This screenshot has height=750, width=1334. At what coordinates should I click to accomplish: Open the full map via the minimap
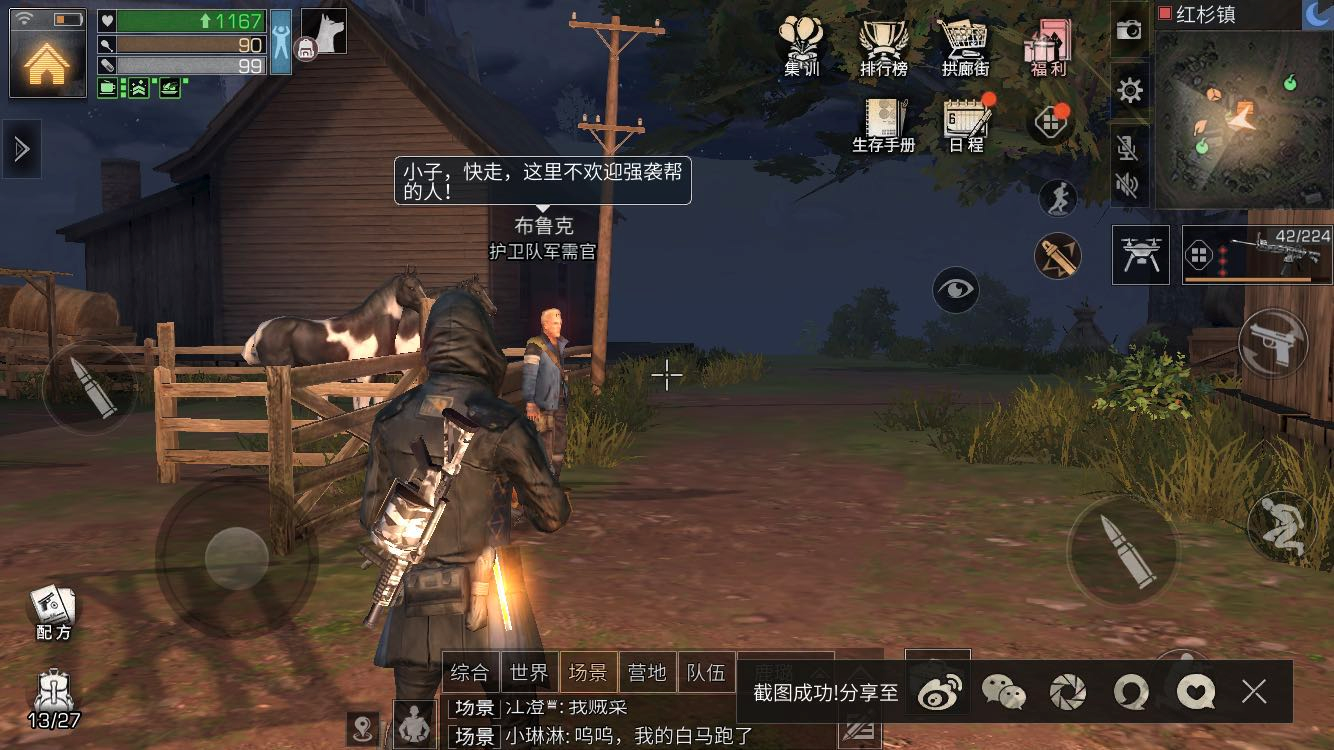(x=1245, y=120)
